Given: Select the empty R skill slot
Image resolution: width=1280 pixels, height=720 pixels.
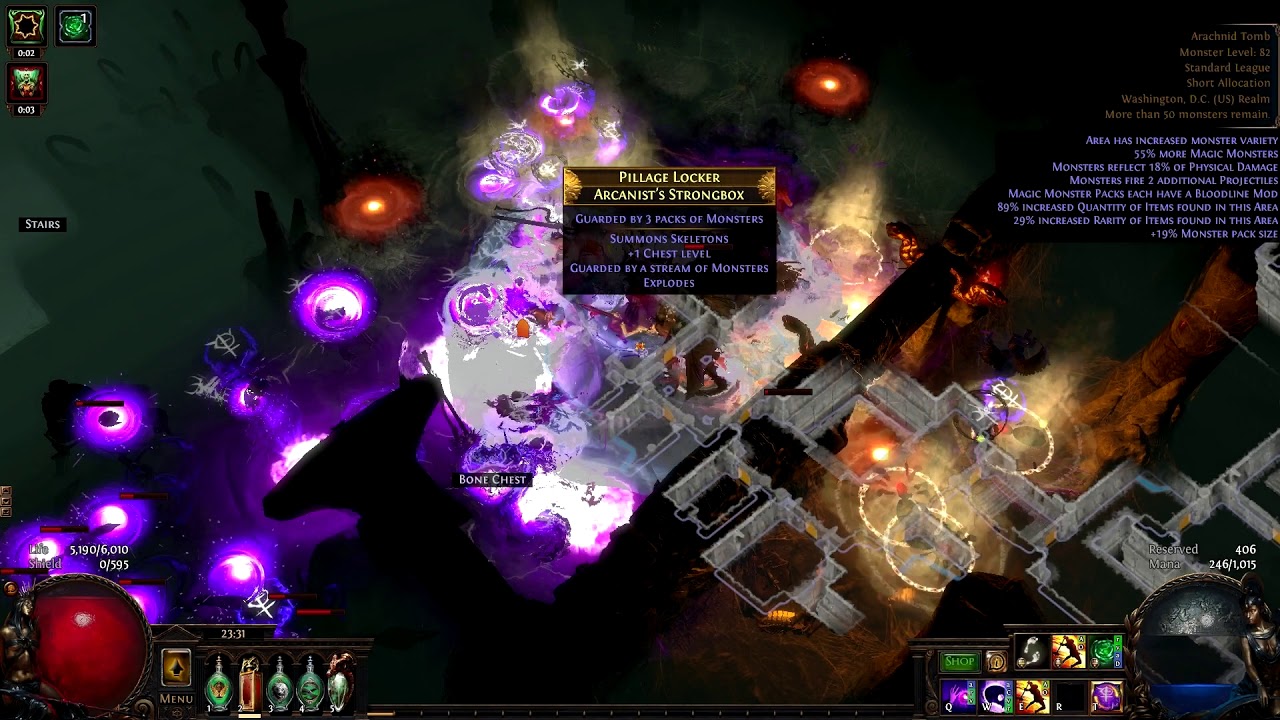Looking at the screenshot, I should click(x=1069, y=695).
